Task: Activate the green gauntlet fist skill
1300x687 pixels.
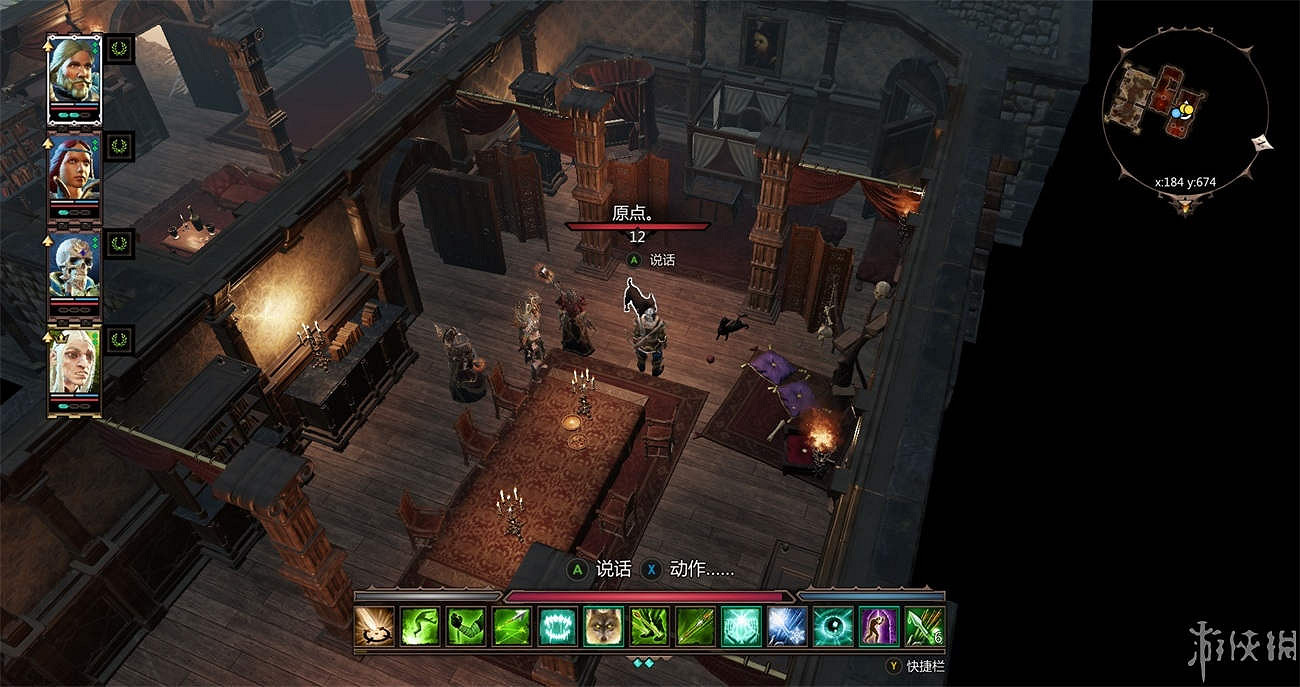Action: 466,627
